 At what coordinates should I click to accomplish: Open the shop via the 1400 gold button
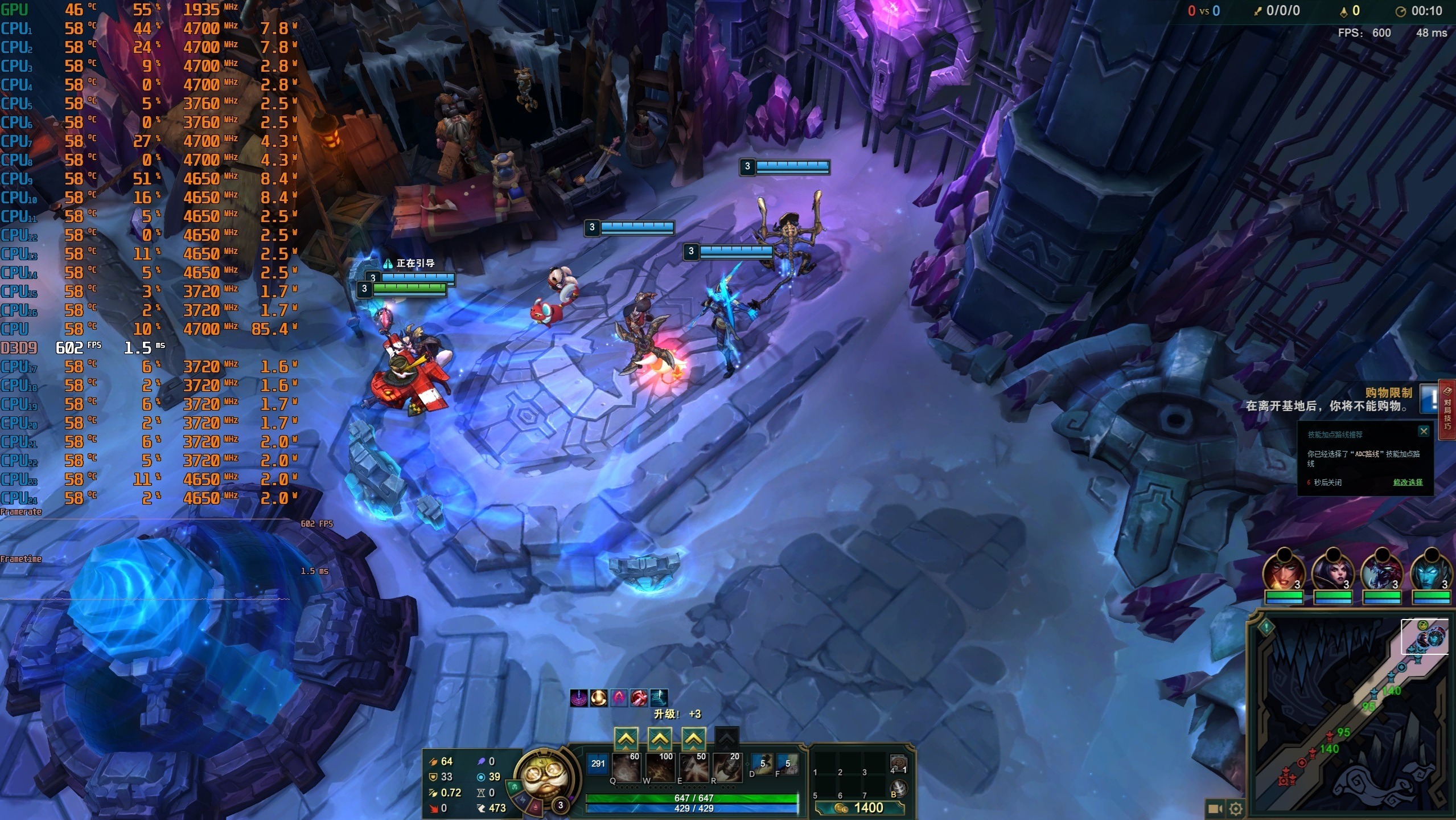coord(860,807)
